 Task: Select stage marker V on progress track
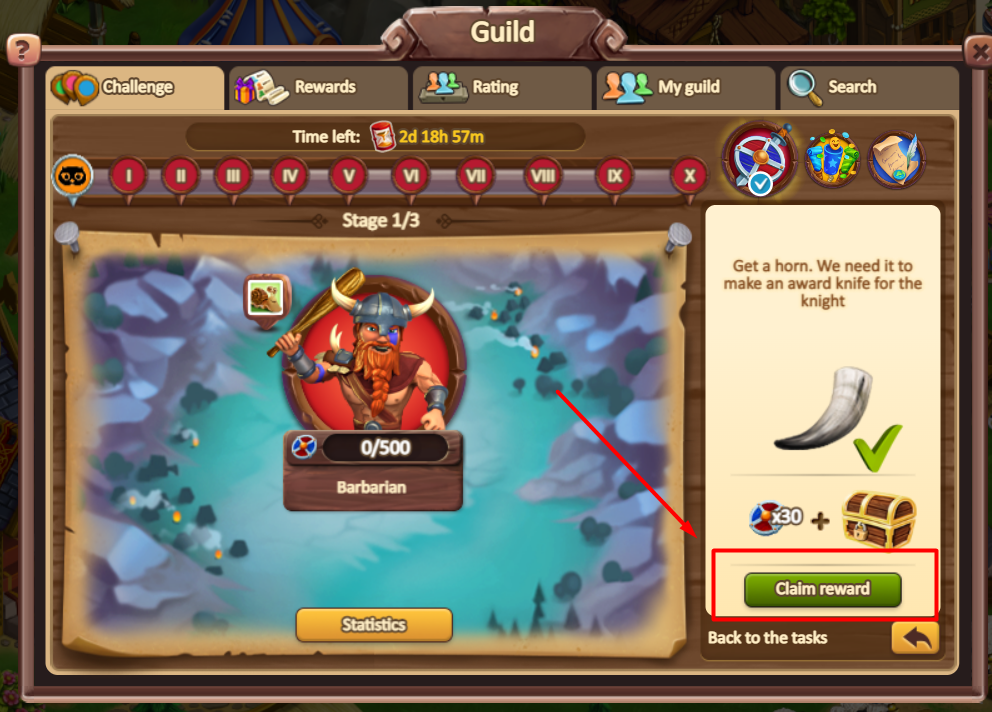click(x=348, y=177)
